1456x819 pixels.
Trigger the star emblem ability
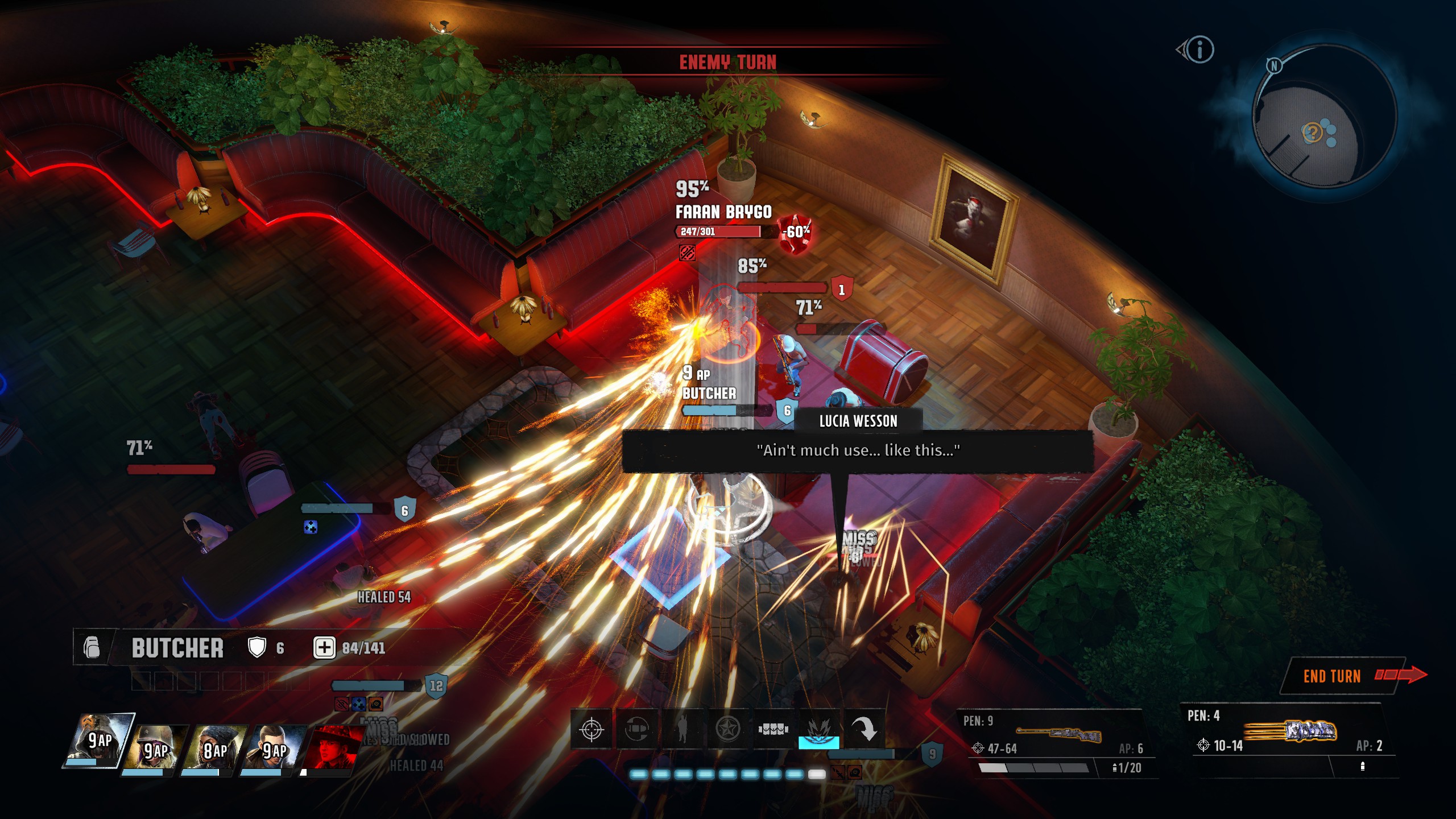727,729
